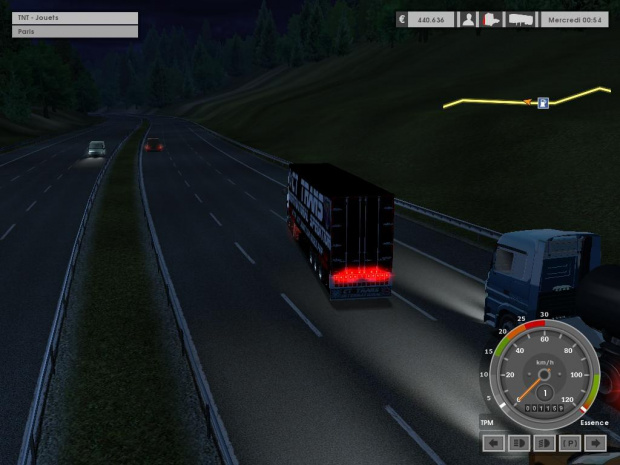
Task: Select the trailer status icon
Action: pyautogui.click(x=521, y=19)
